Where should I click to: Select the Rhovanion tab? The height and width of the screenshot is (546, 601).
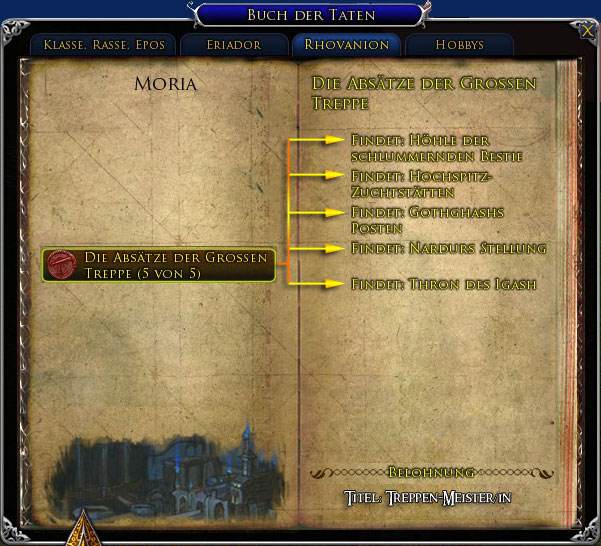[347, 45]
